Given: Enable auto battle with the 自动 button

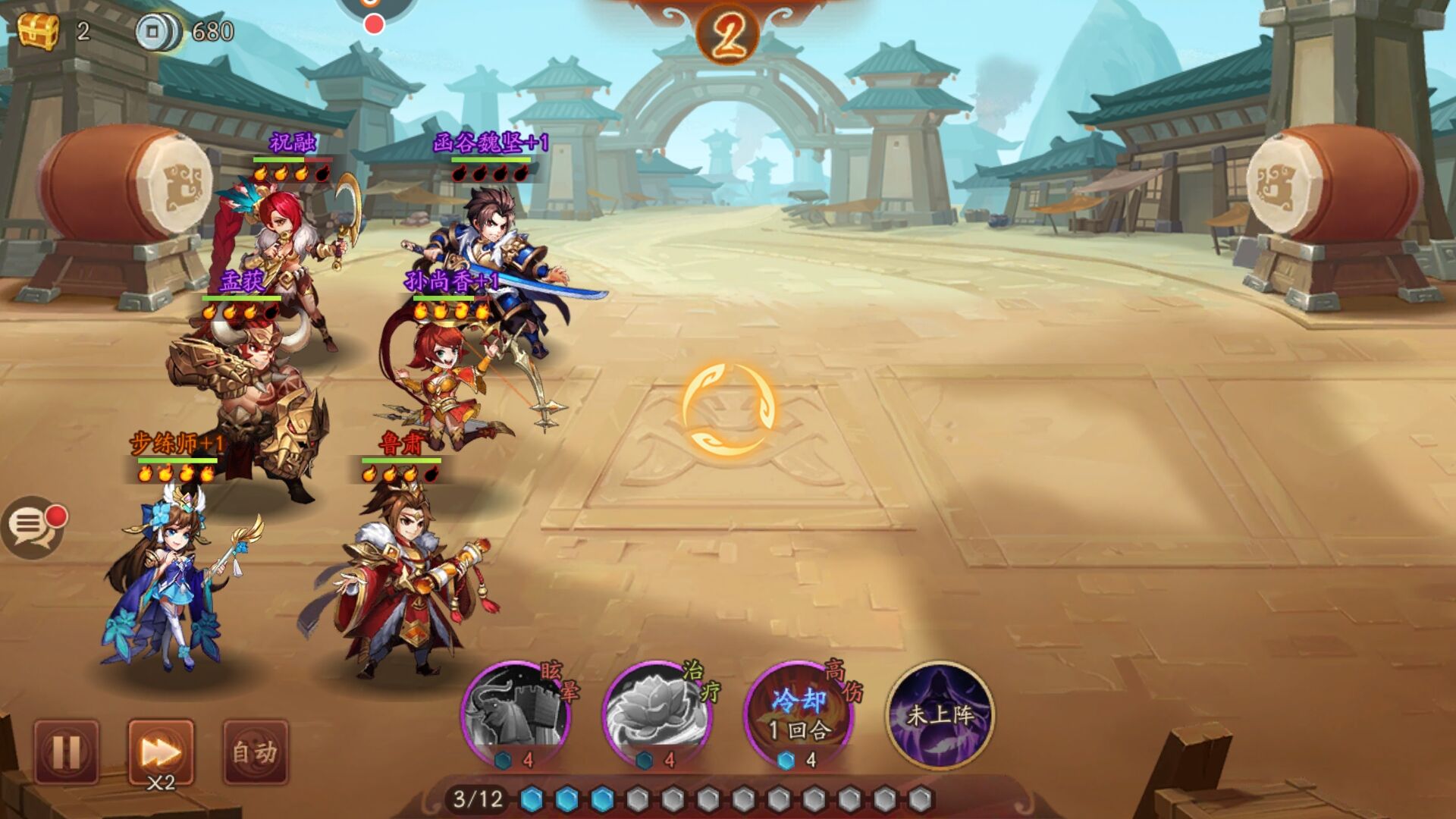Looking at the screenshot, I should [256, 752].
